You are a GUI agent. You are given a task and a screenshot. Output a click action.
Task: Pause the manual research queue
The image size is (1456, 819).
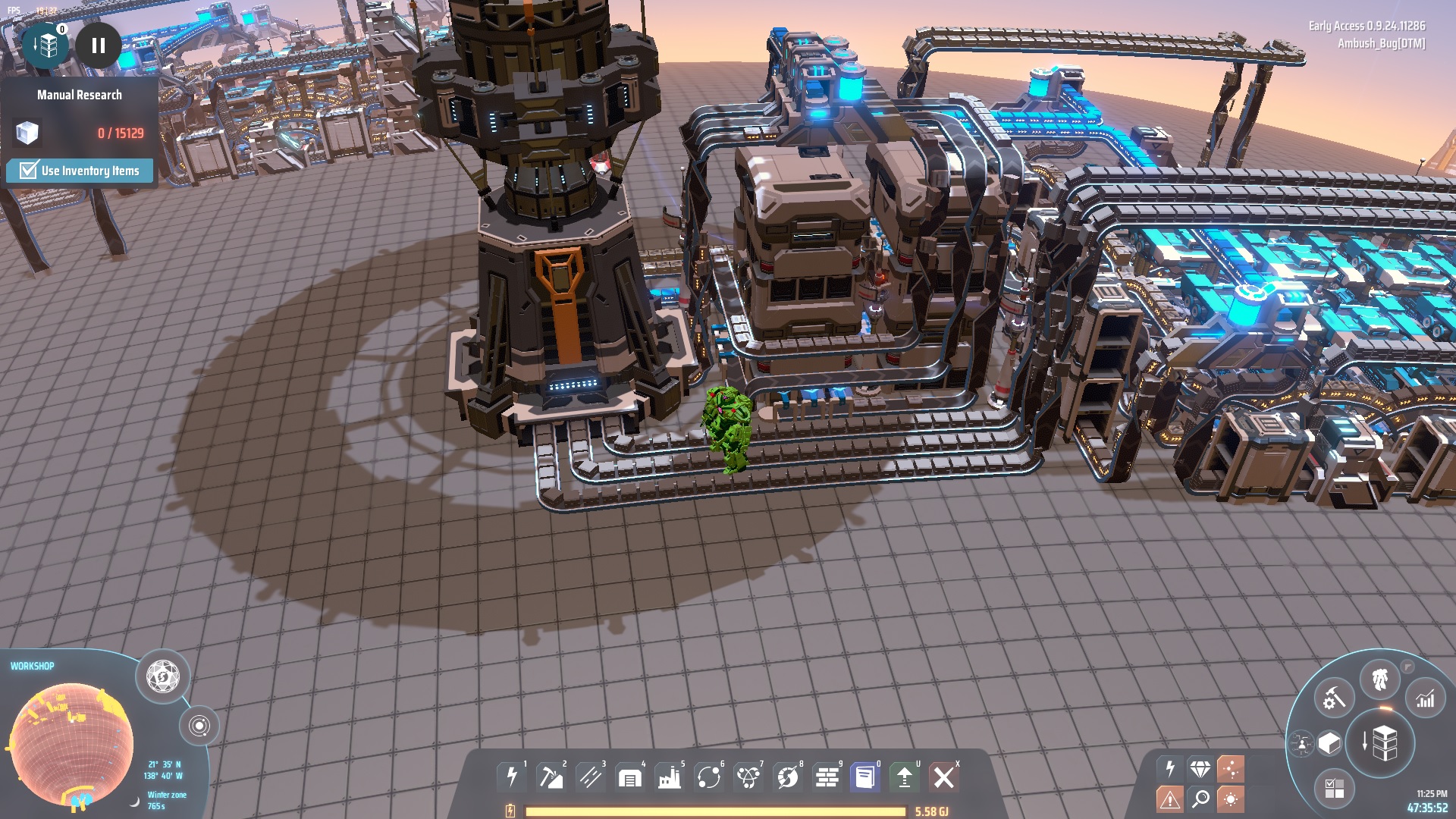coord(99,45)
